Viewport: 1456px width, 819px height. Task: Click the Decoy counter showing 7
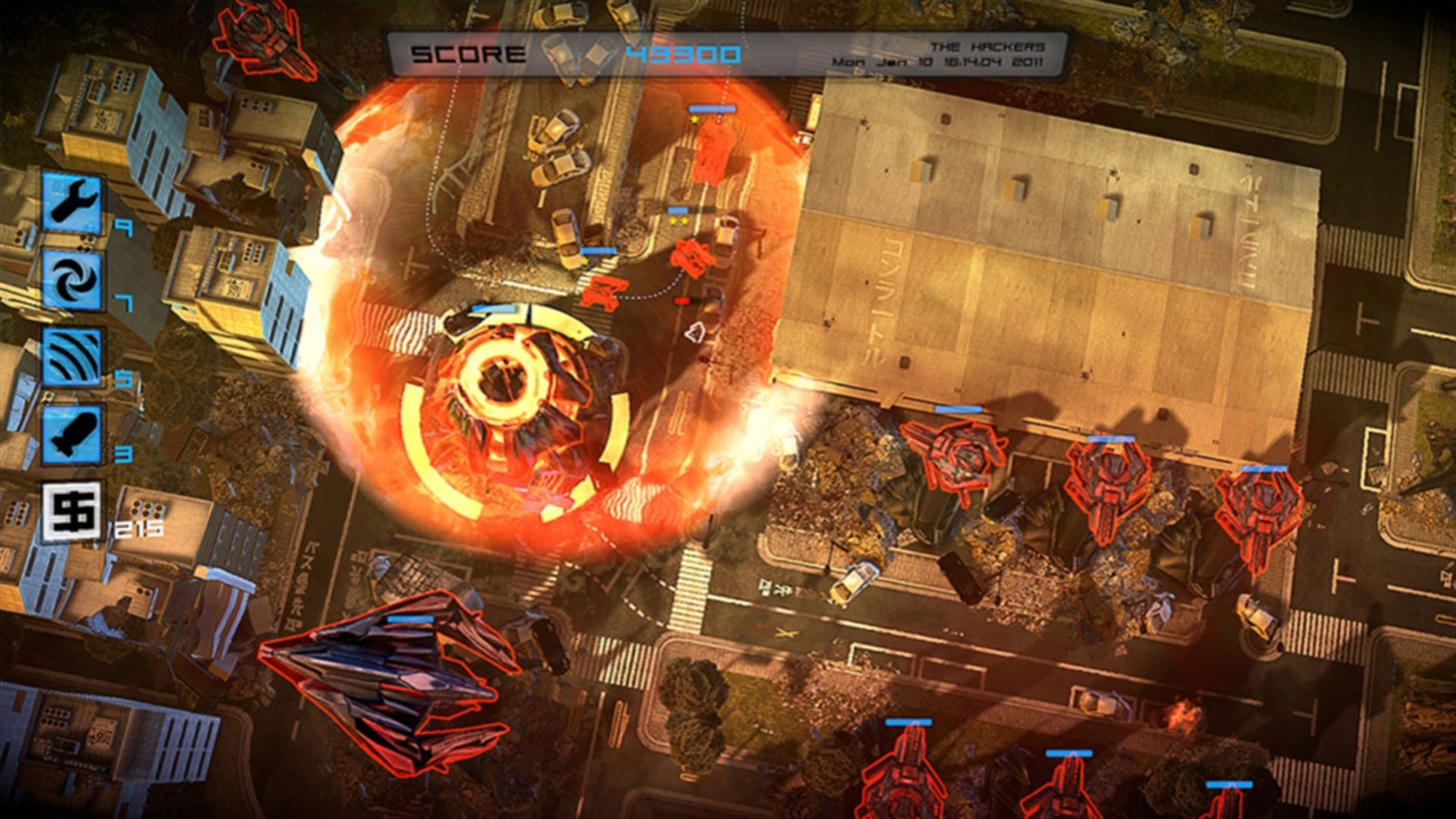point(125,301)
